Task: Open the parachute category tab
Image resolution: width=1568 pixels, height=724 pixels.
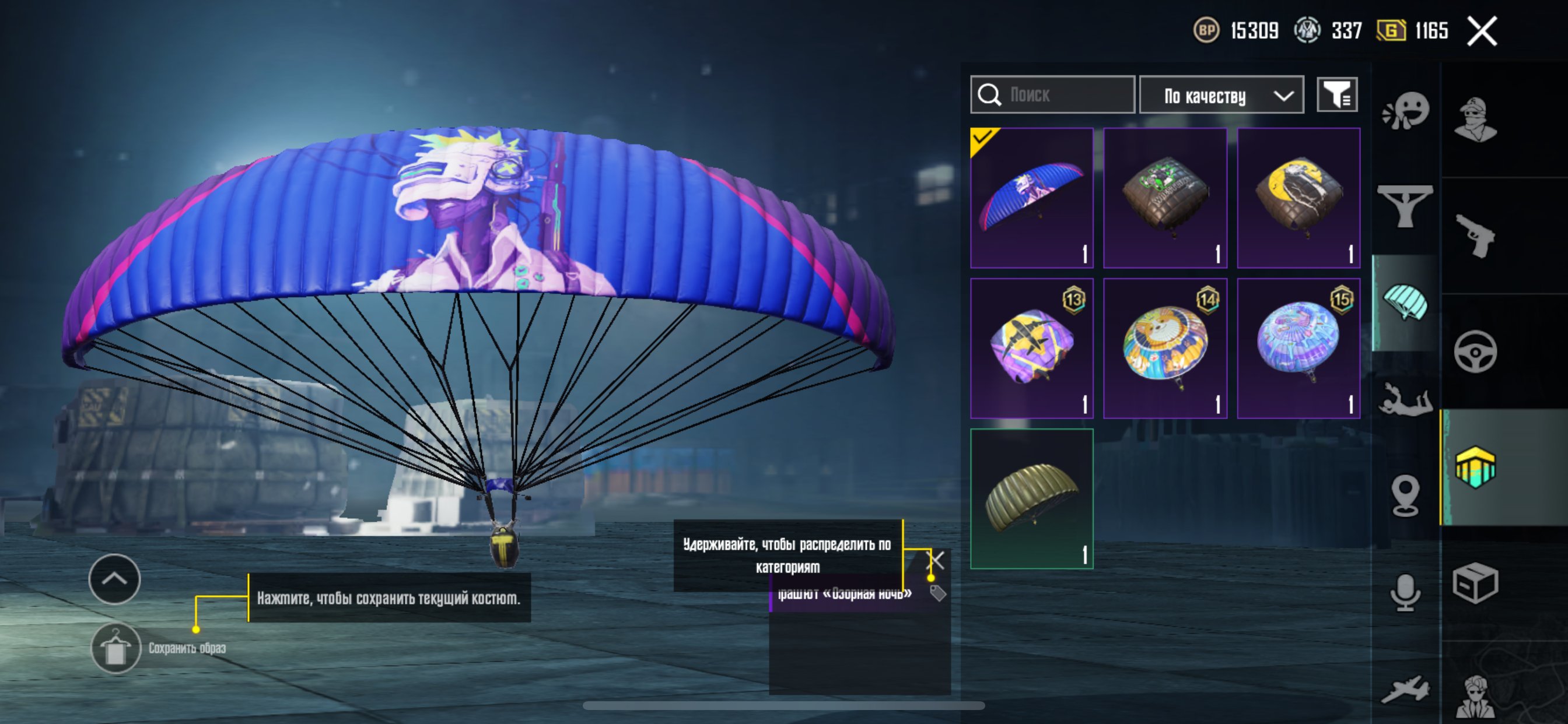Action: [x=1405, y=303]
